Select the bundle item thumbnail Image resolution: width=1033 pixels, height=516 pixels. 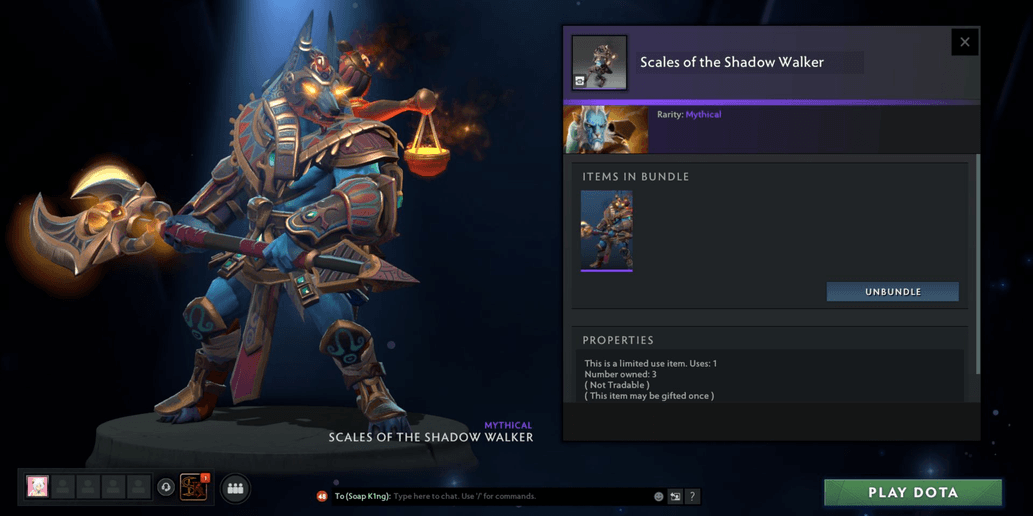606,230
